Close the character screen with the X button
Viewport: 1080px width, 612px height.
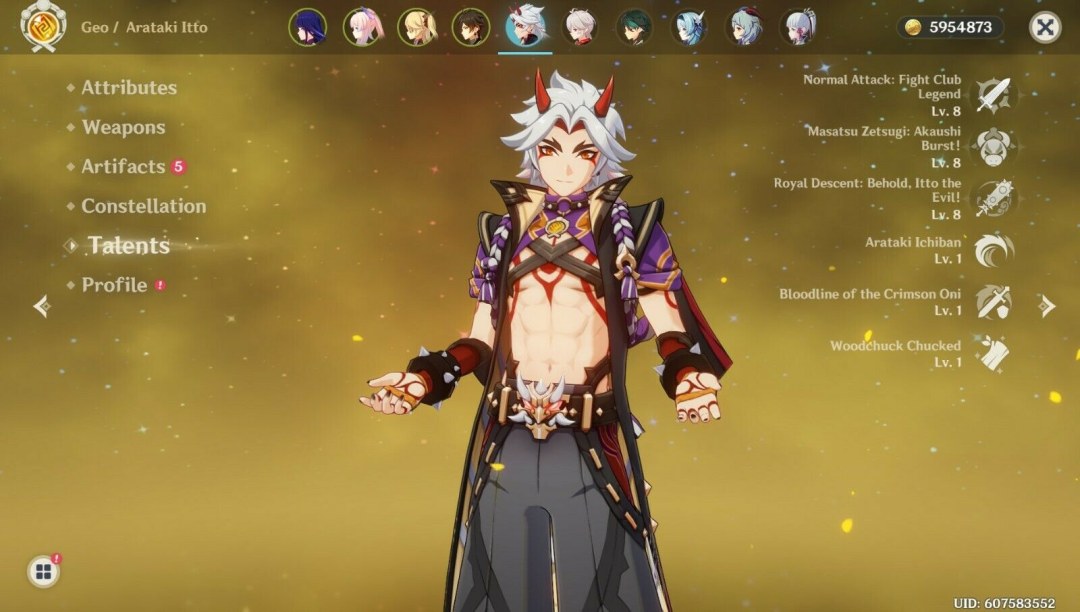coord(1045,27)
